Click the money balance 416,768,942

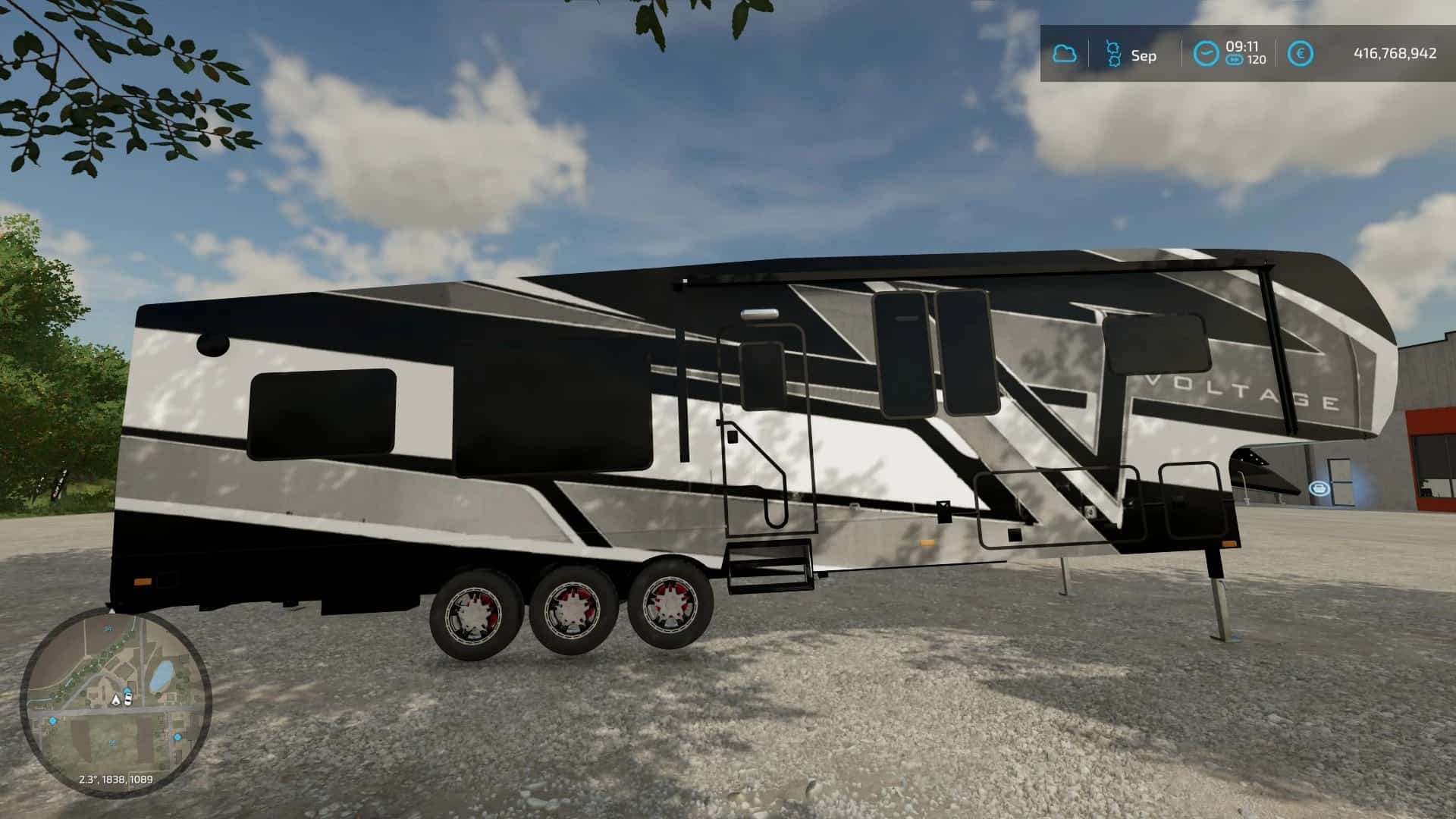tap(1396, 52)
